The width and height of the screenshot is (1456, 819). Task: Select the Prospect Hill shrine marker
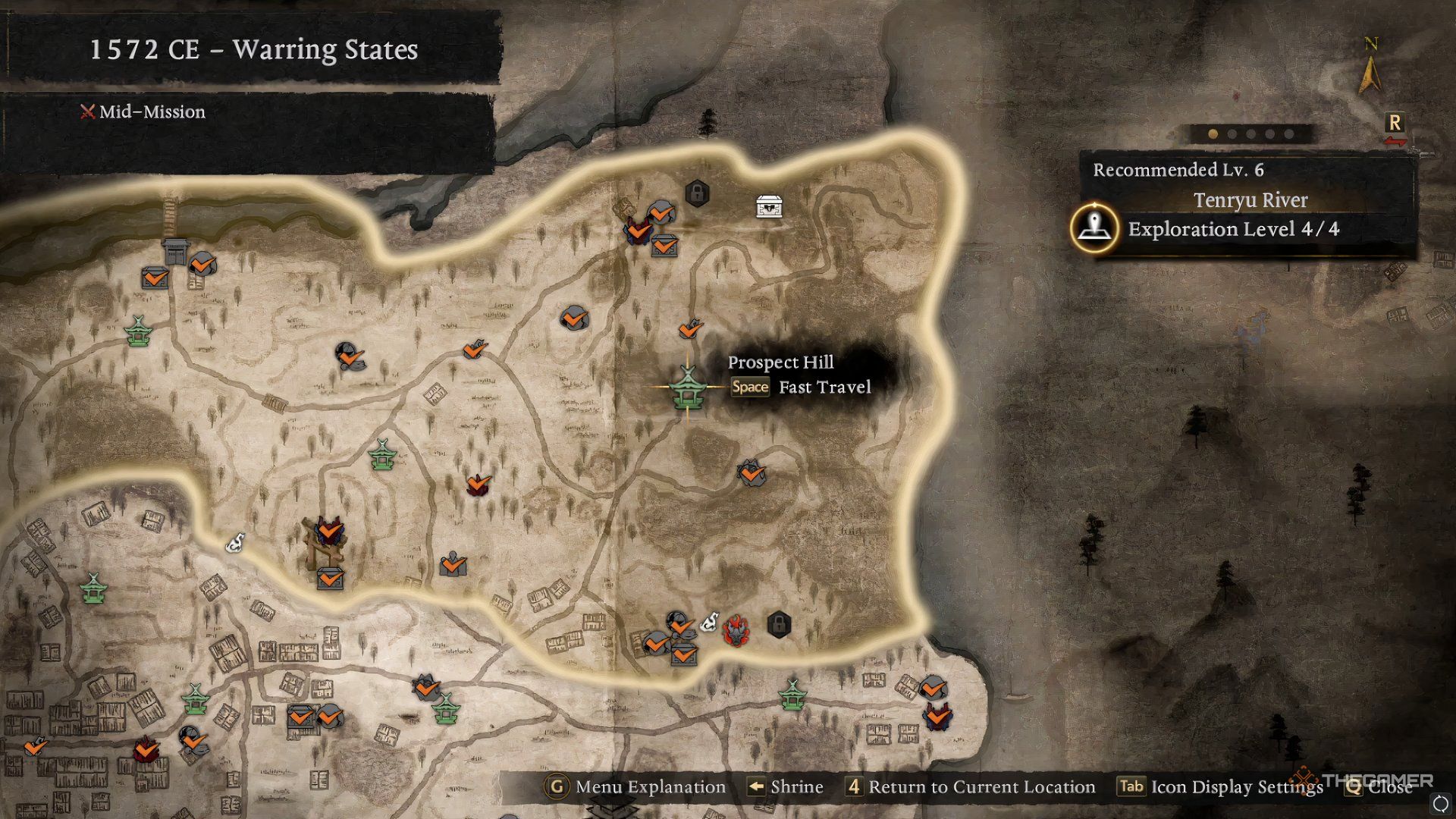click(688, 388)
